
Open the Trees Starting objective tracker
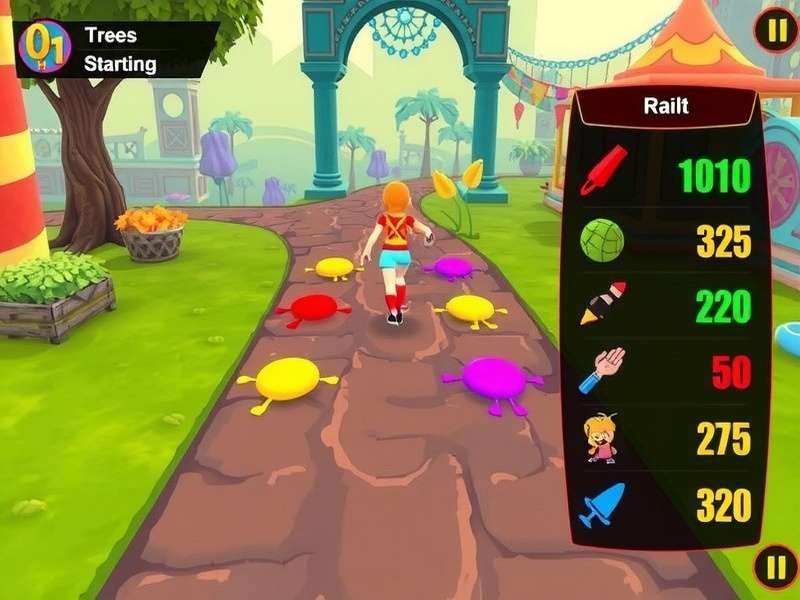click(121, 50)
